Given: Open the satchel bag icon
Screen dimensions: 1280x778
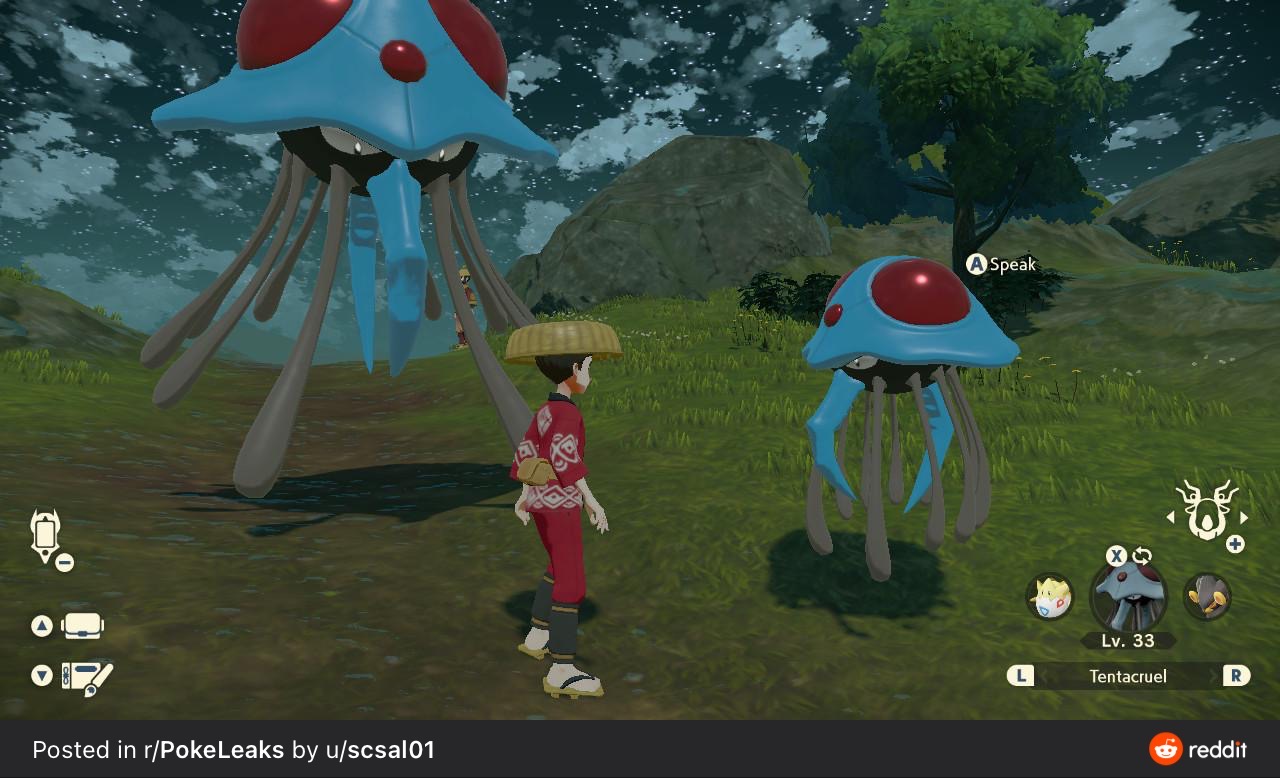Looking at the screenshot, I should [x=83, y=627].
